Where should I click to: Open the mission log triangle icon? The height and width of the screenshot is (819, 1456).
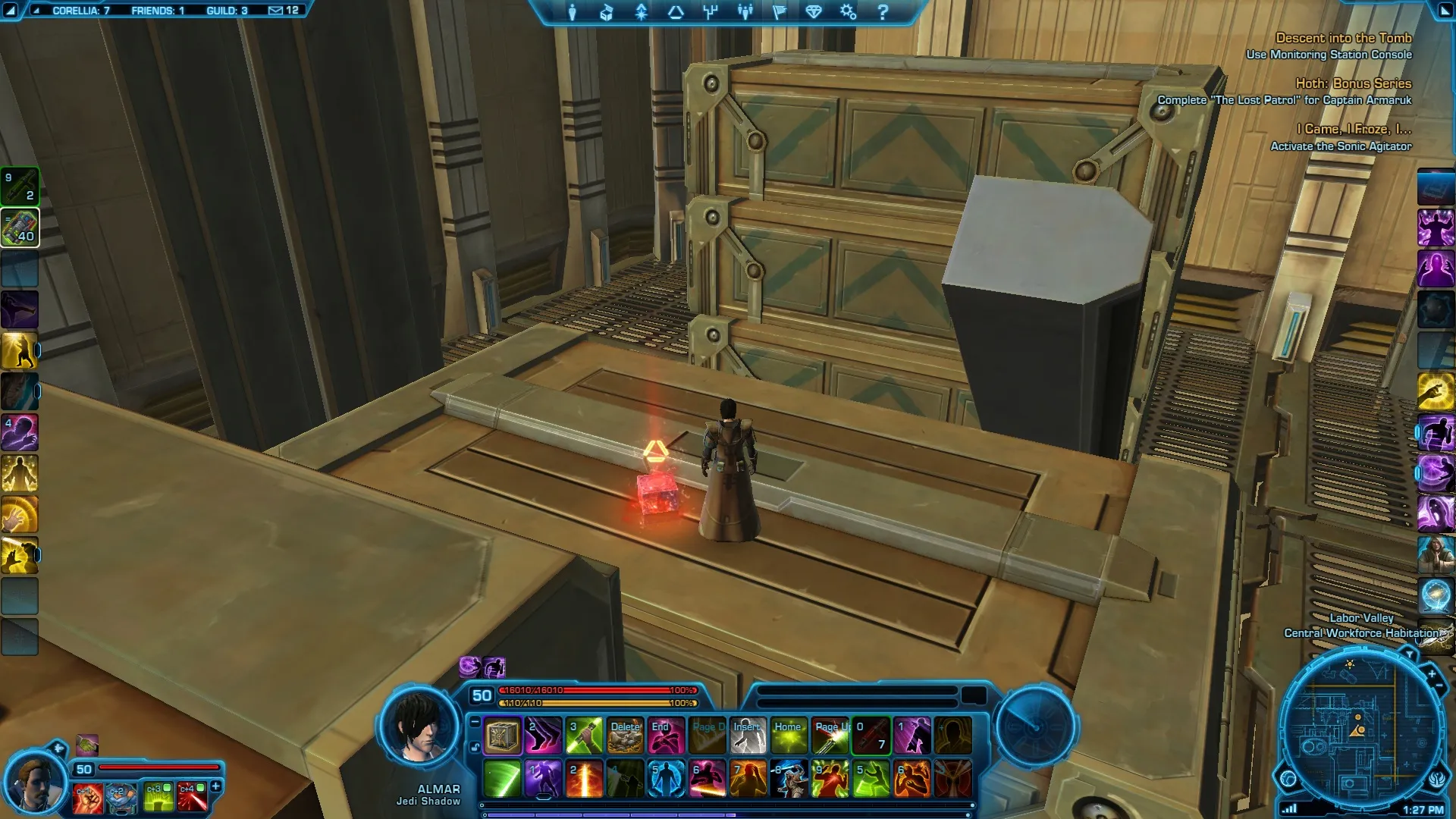point(676,12)
